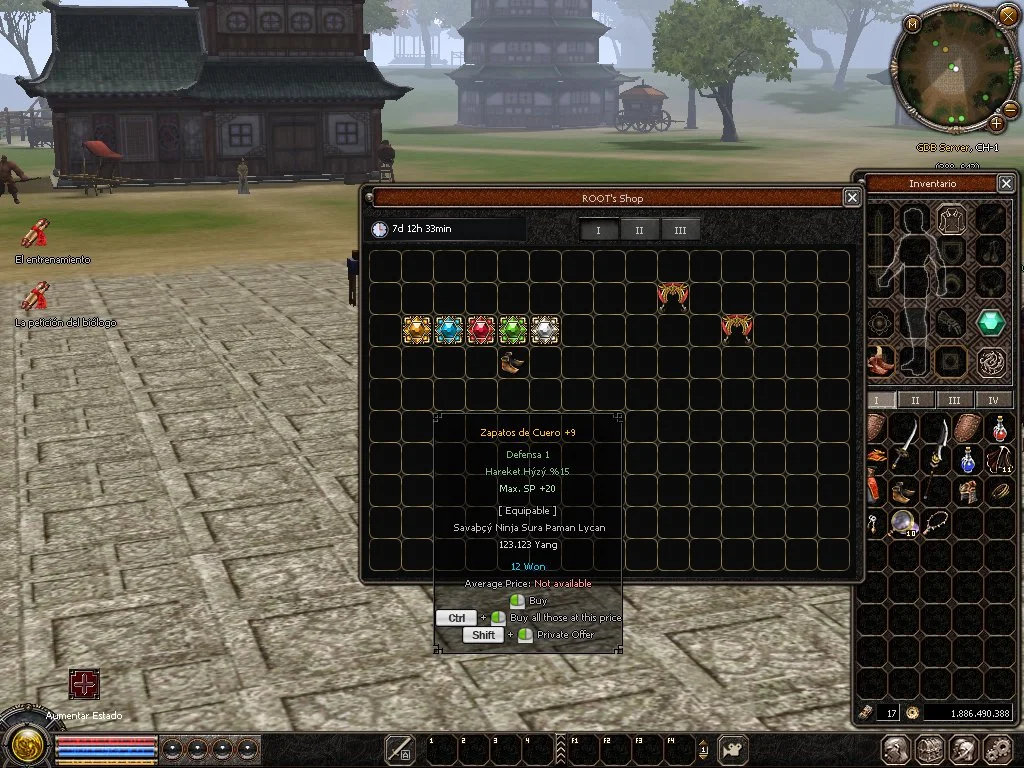Image resolution: width=1024 pixels, height=768 pixels.
Task: Close the ROOT's Shop window
Action: [852, 198]
